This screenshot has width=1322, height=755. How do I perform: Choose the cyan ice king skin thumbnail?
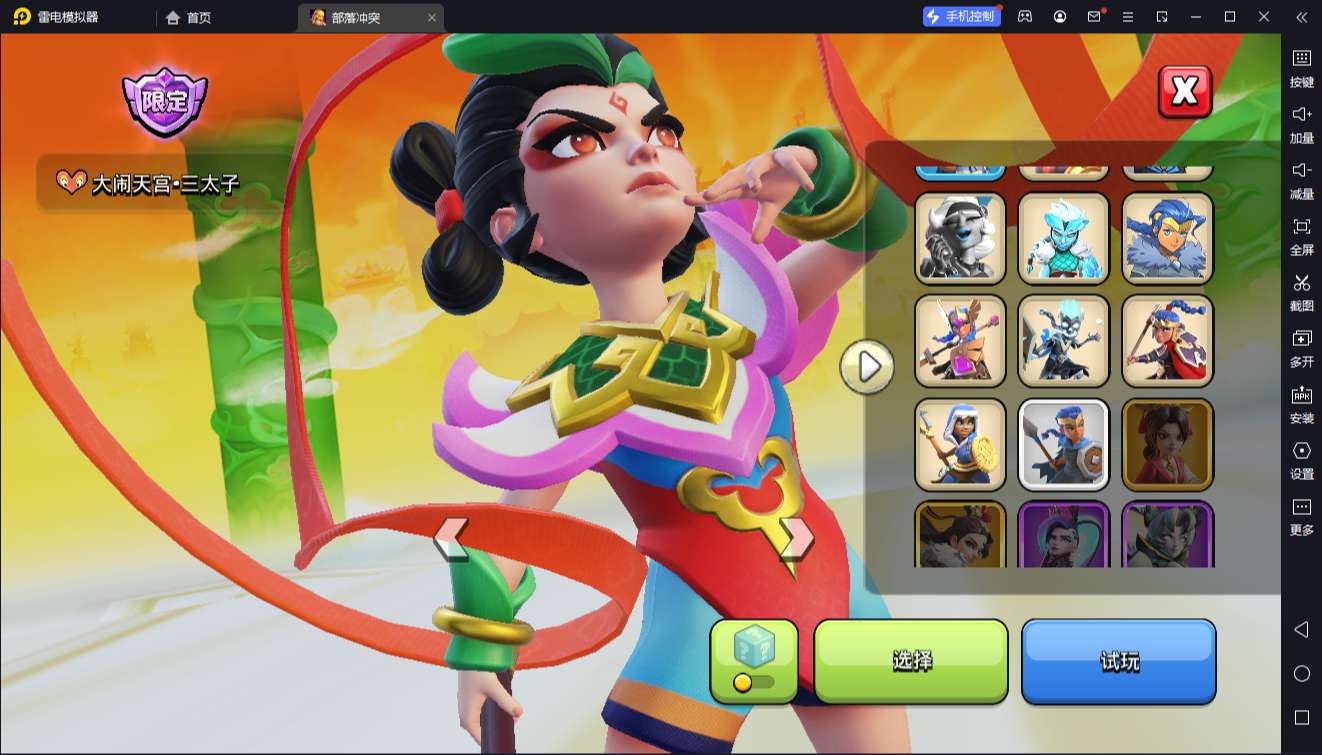point(1064,238)
